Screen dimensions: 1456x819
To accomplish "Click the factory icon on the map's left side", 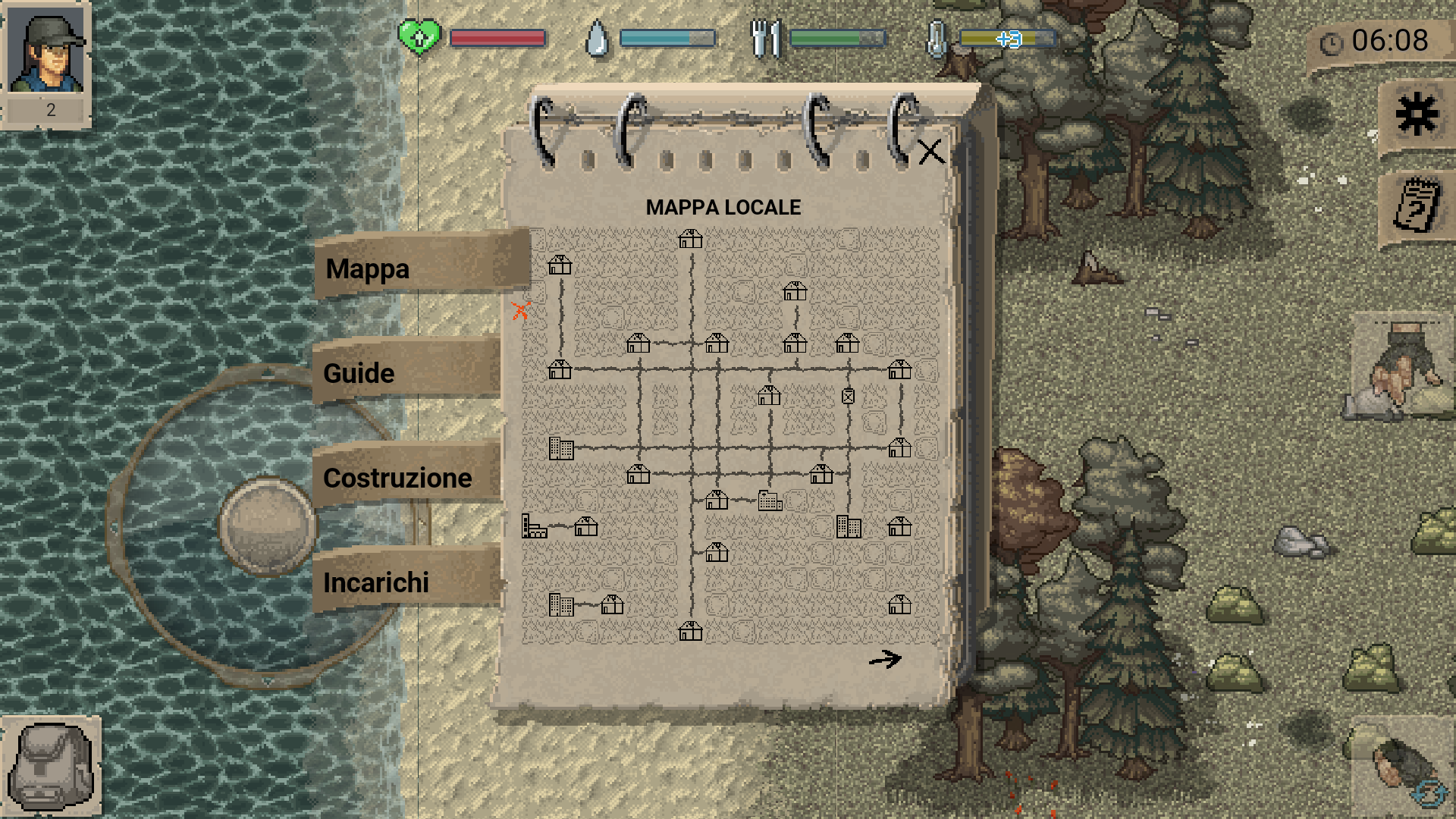I will [x=533, y=526].
